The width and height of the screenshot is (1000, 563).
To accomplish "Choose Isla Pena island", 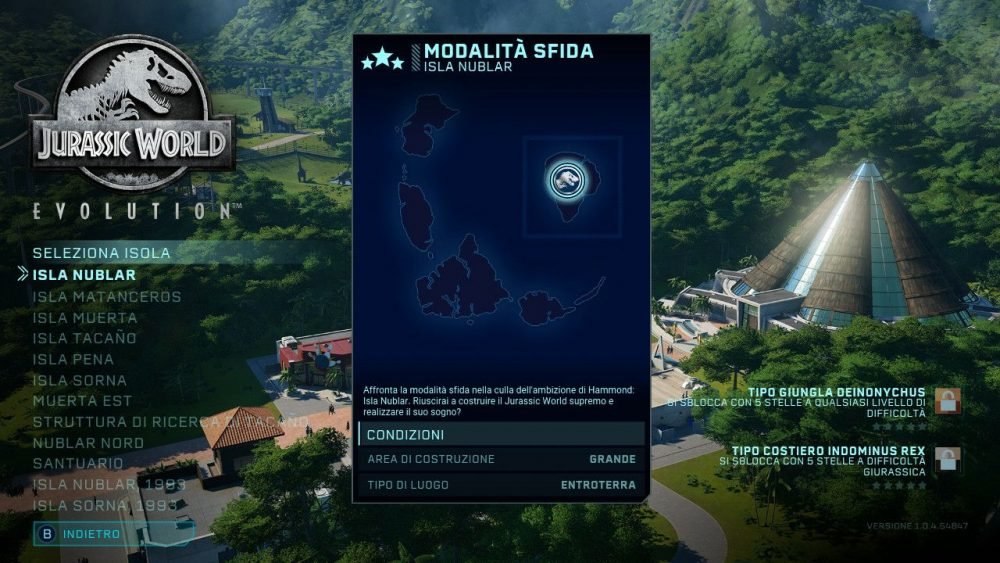I will [73, 359].
